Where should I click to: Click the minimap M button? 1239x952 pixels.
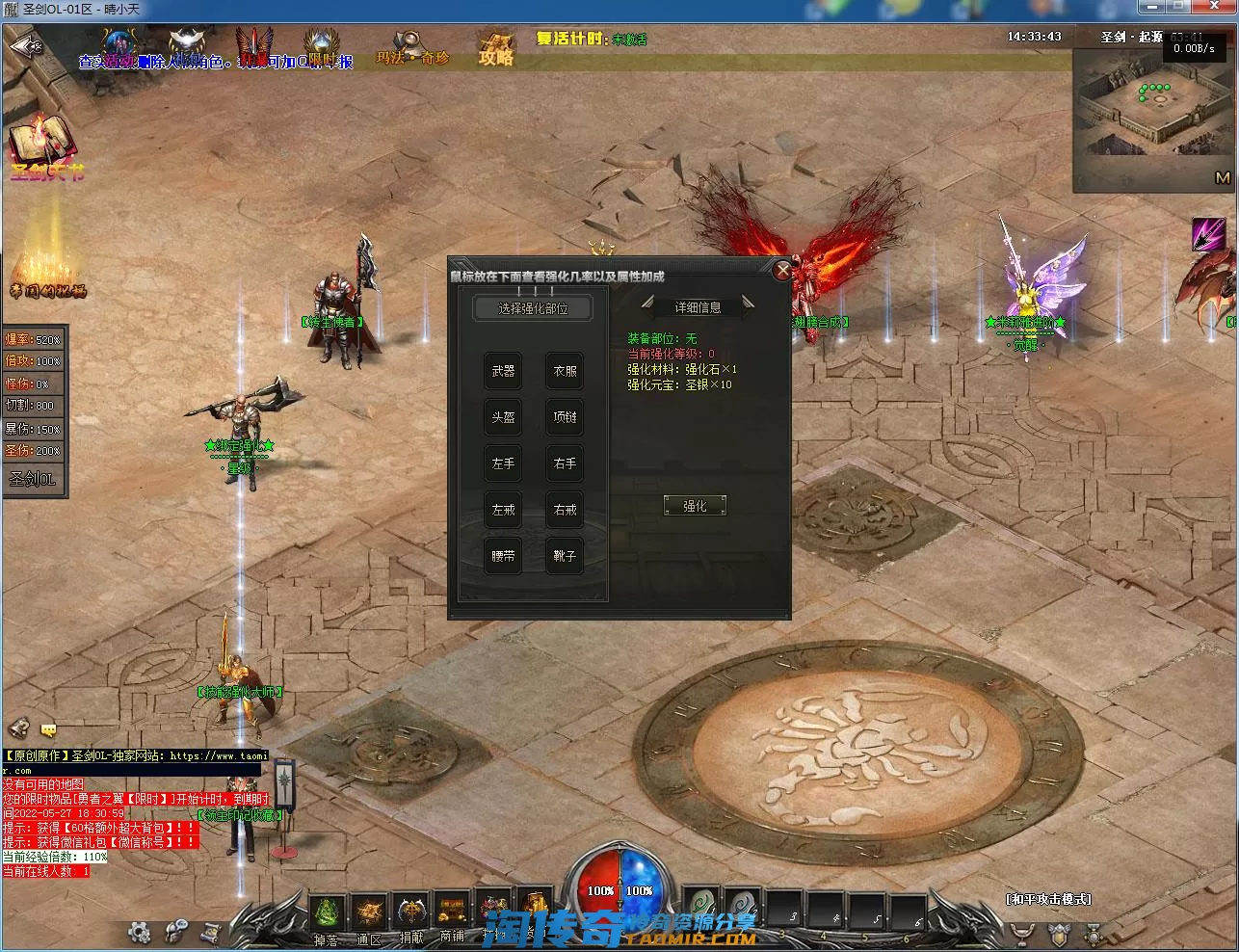pyautogui.click(x=1222, y=178)
